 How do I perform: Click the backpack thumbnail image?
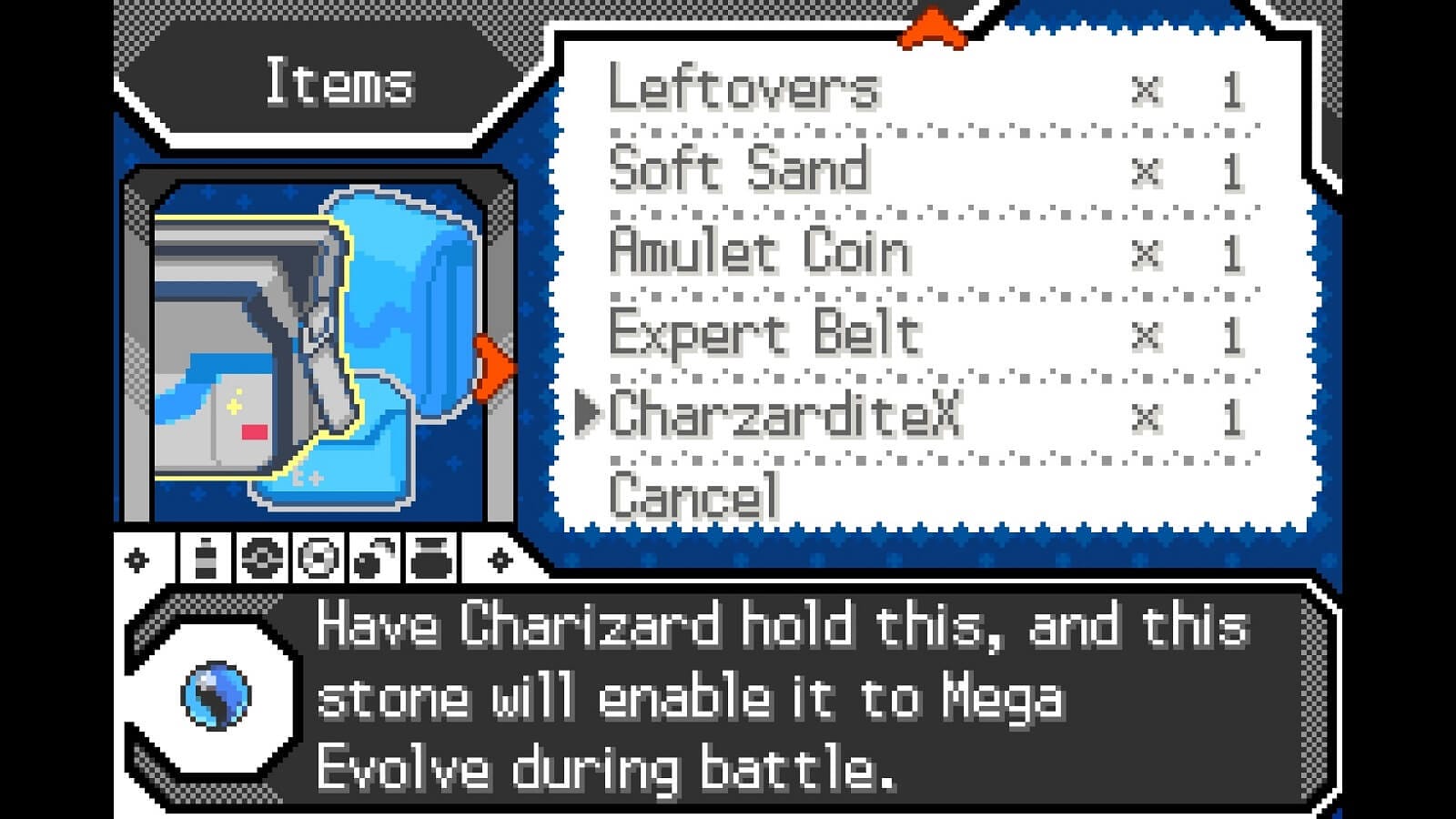pyautogui.click(x=314, y=346)
